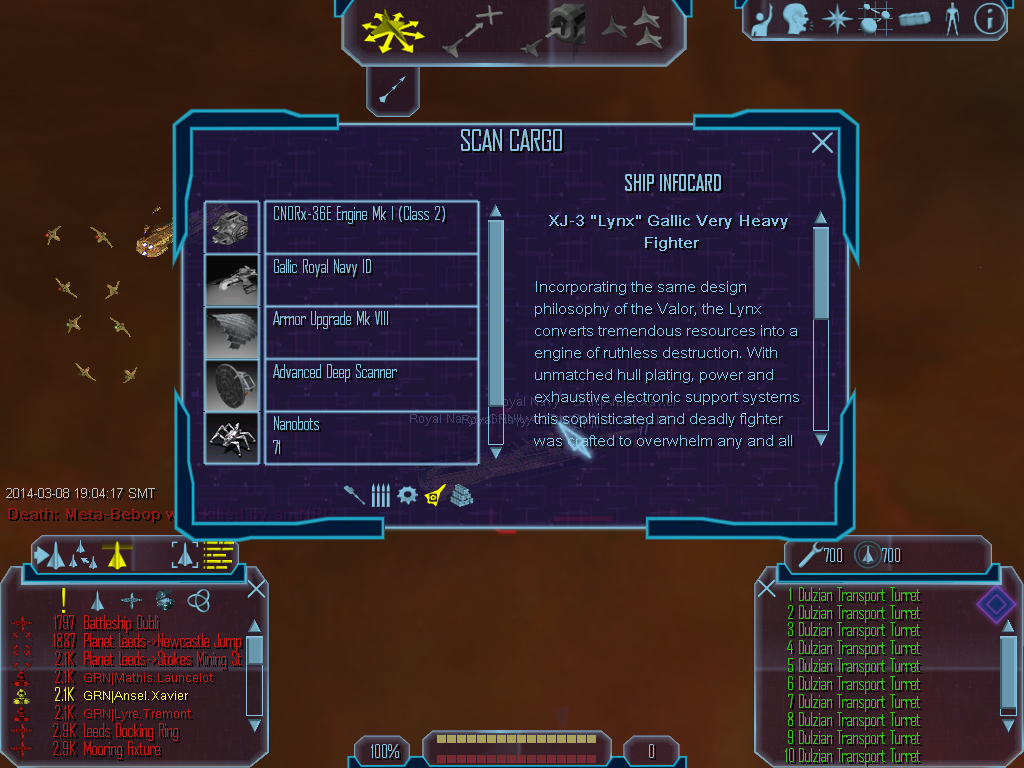
Task: Select the CNORx-36E Engine Mk I row
Action: point(370,227)
